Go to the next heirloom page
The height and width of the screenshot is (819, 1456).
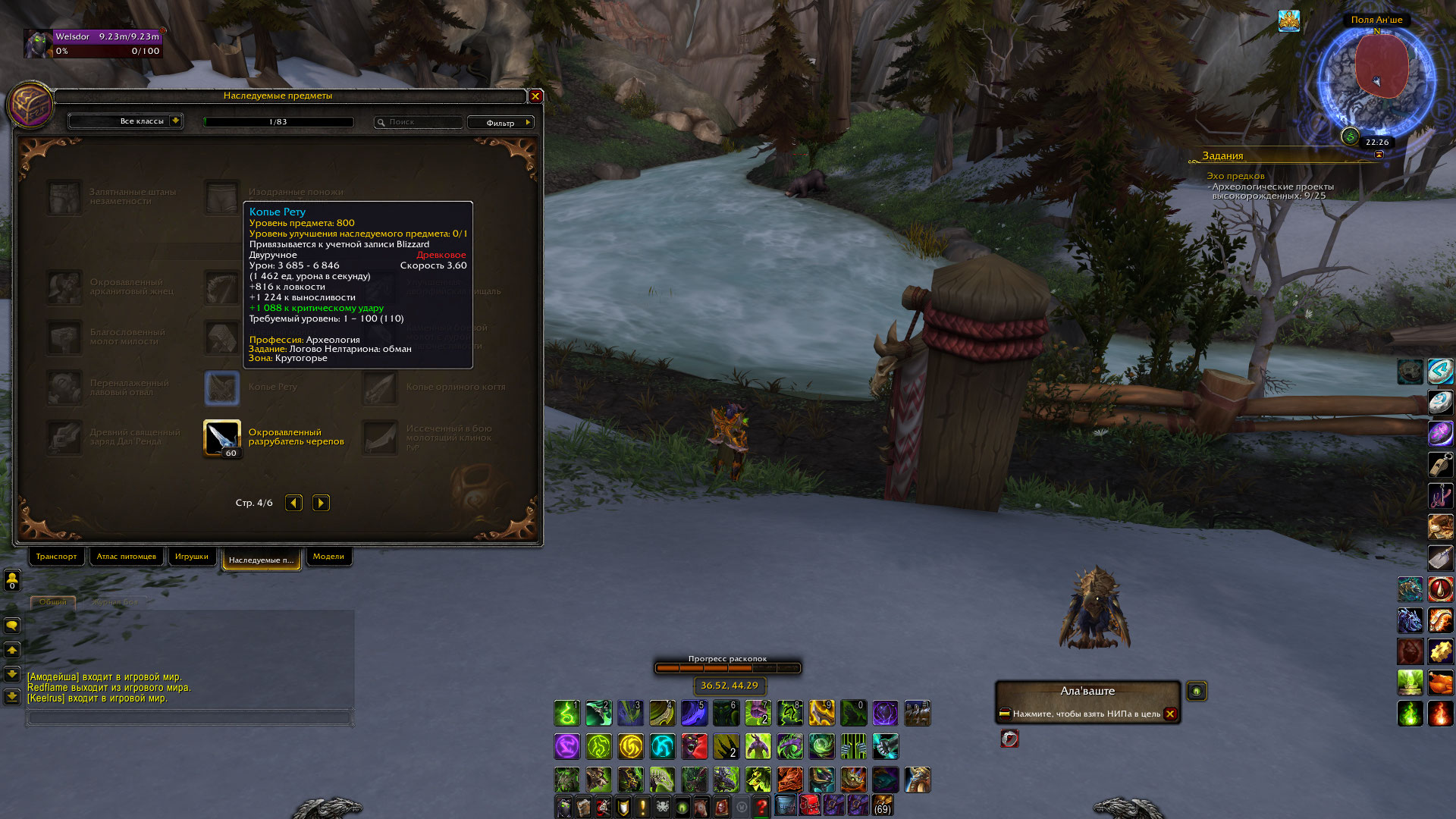321,503
